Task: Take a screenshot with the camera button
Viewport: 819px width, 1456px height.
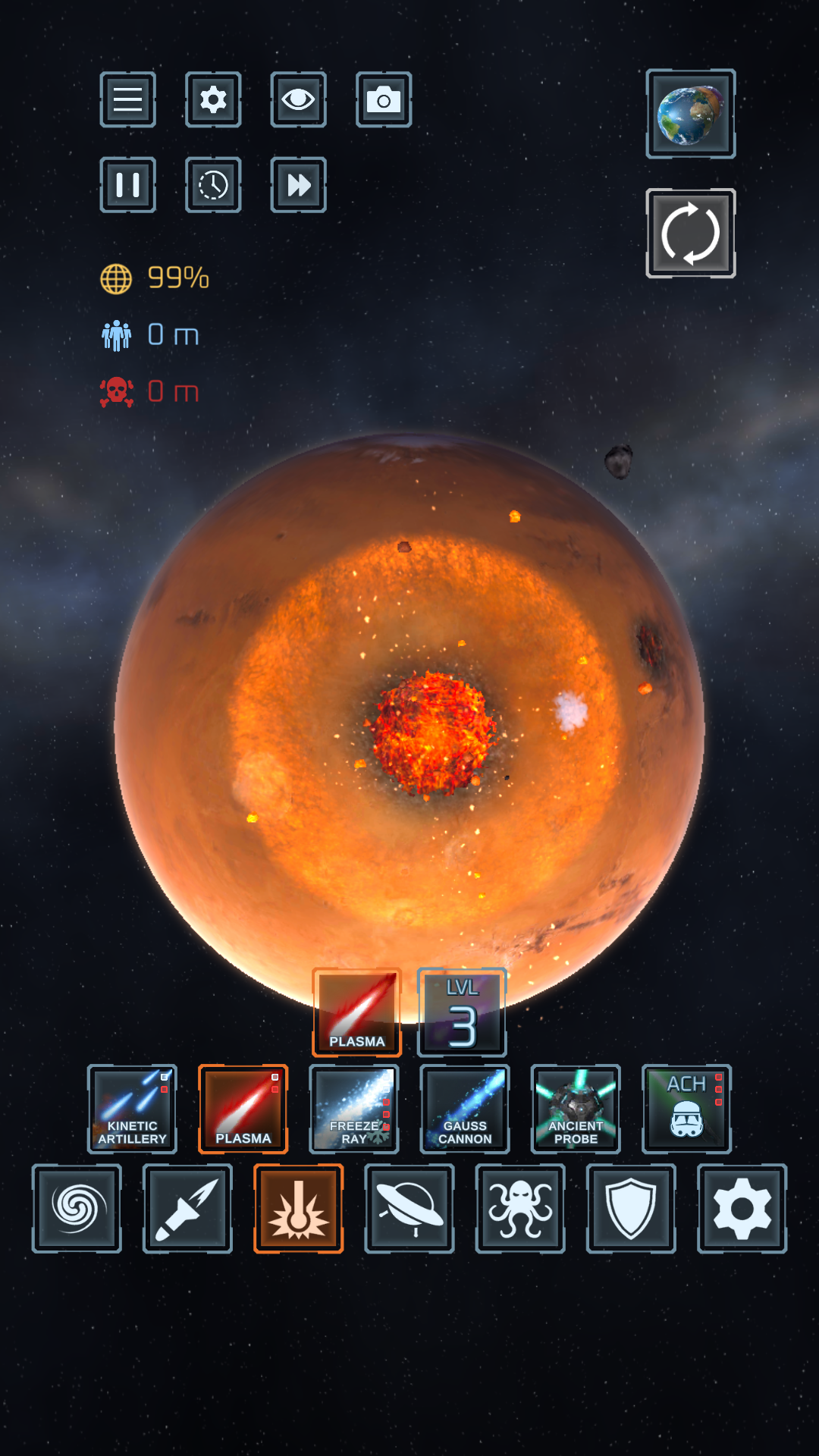Action: pos(384,99)
